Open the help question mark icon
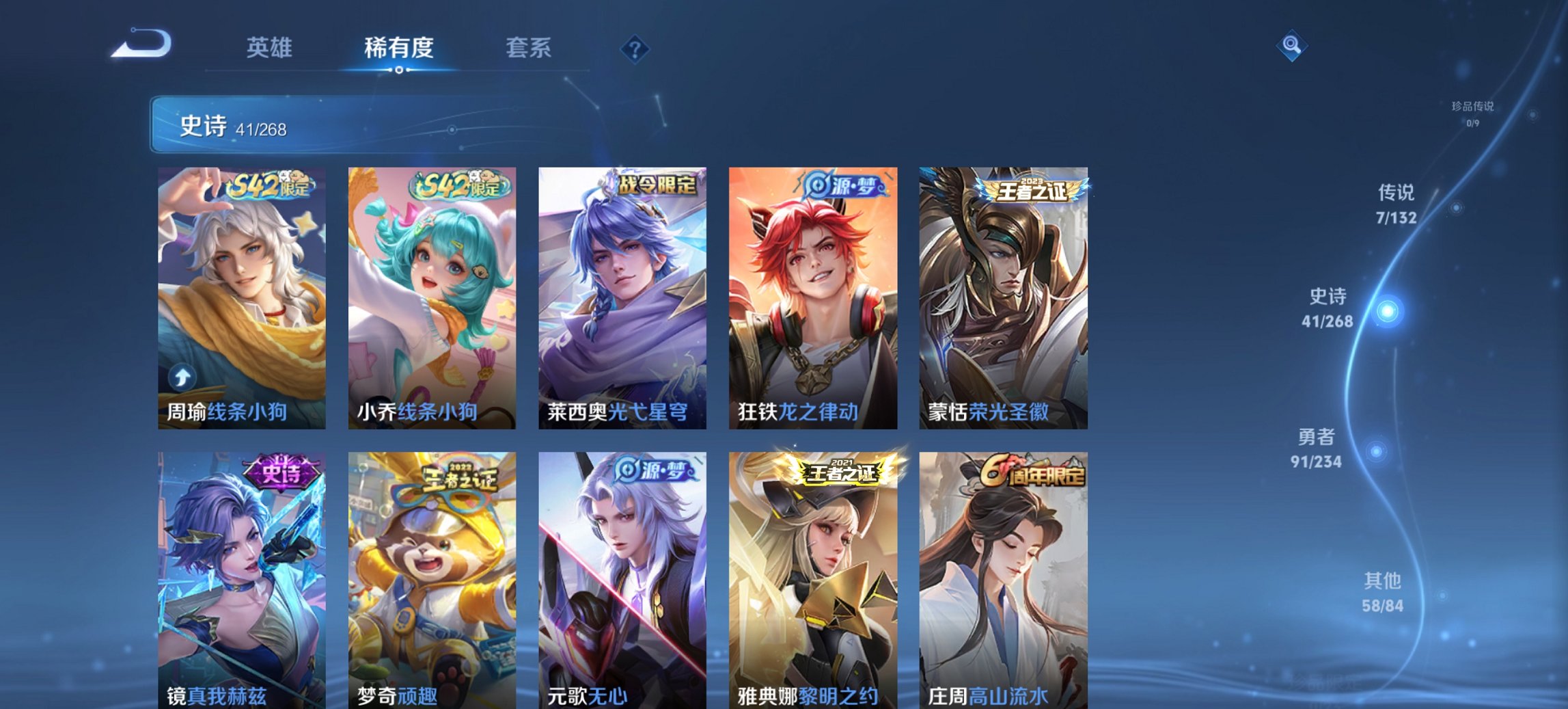 635,48
